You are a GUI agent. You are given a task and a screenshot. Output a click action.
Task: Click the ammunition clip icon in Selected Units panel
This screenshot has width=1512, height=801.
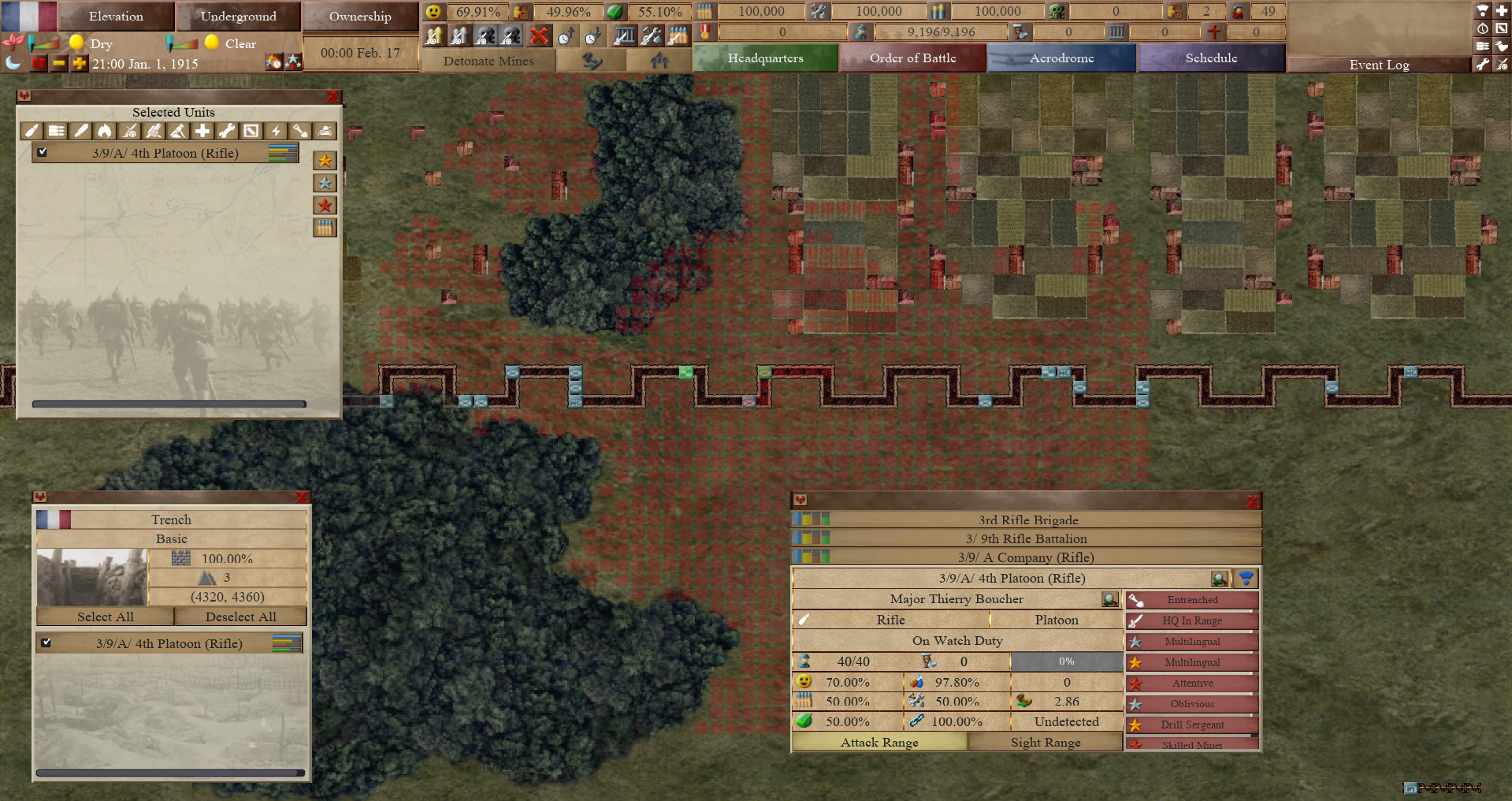click(324, 228)
